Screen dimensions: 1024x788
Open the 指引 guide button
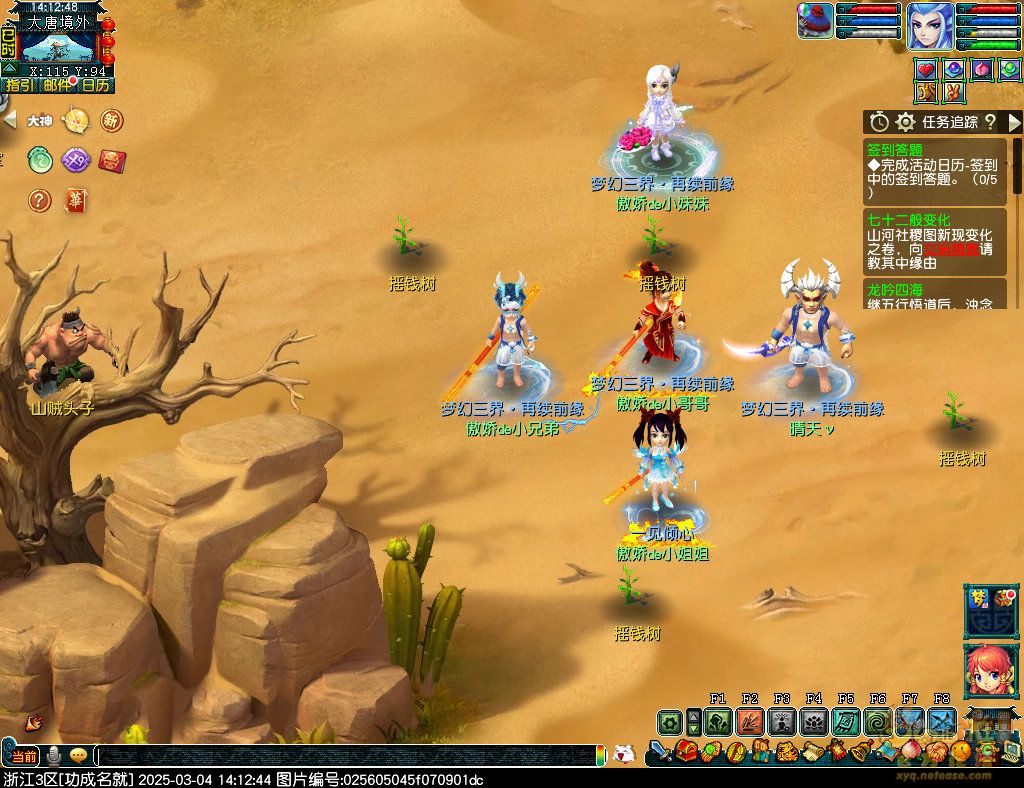[x=20, y=85]
